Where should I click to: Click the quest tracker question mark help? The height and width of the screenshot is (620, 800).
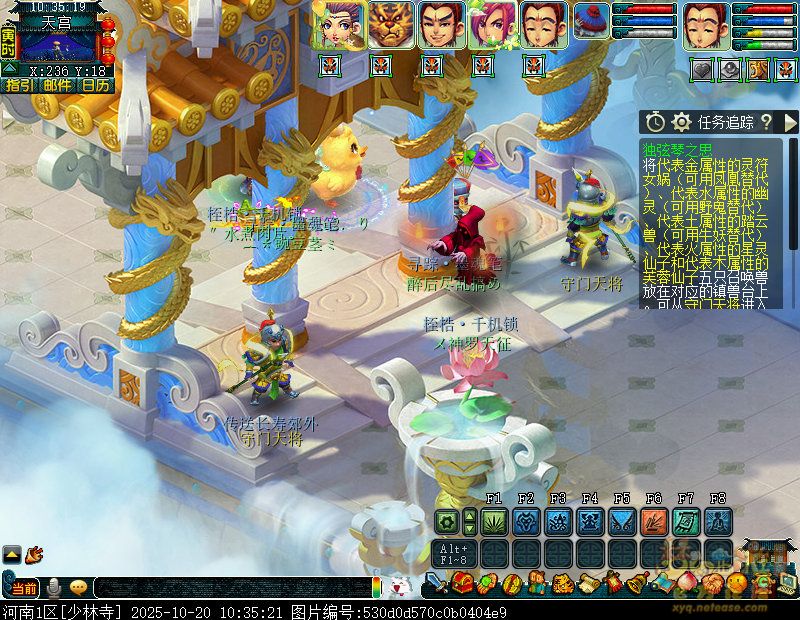coord(766,122)
